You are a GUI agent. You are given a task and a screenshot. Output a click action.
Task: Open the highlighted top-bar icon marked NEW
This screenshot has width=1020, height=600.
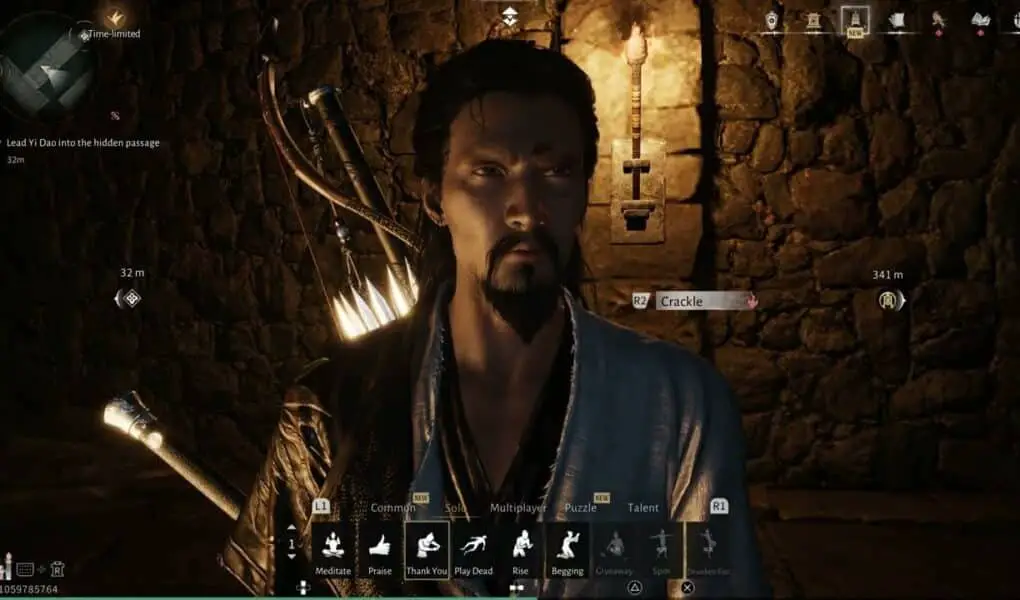854,20
